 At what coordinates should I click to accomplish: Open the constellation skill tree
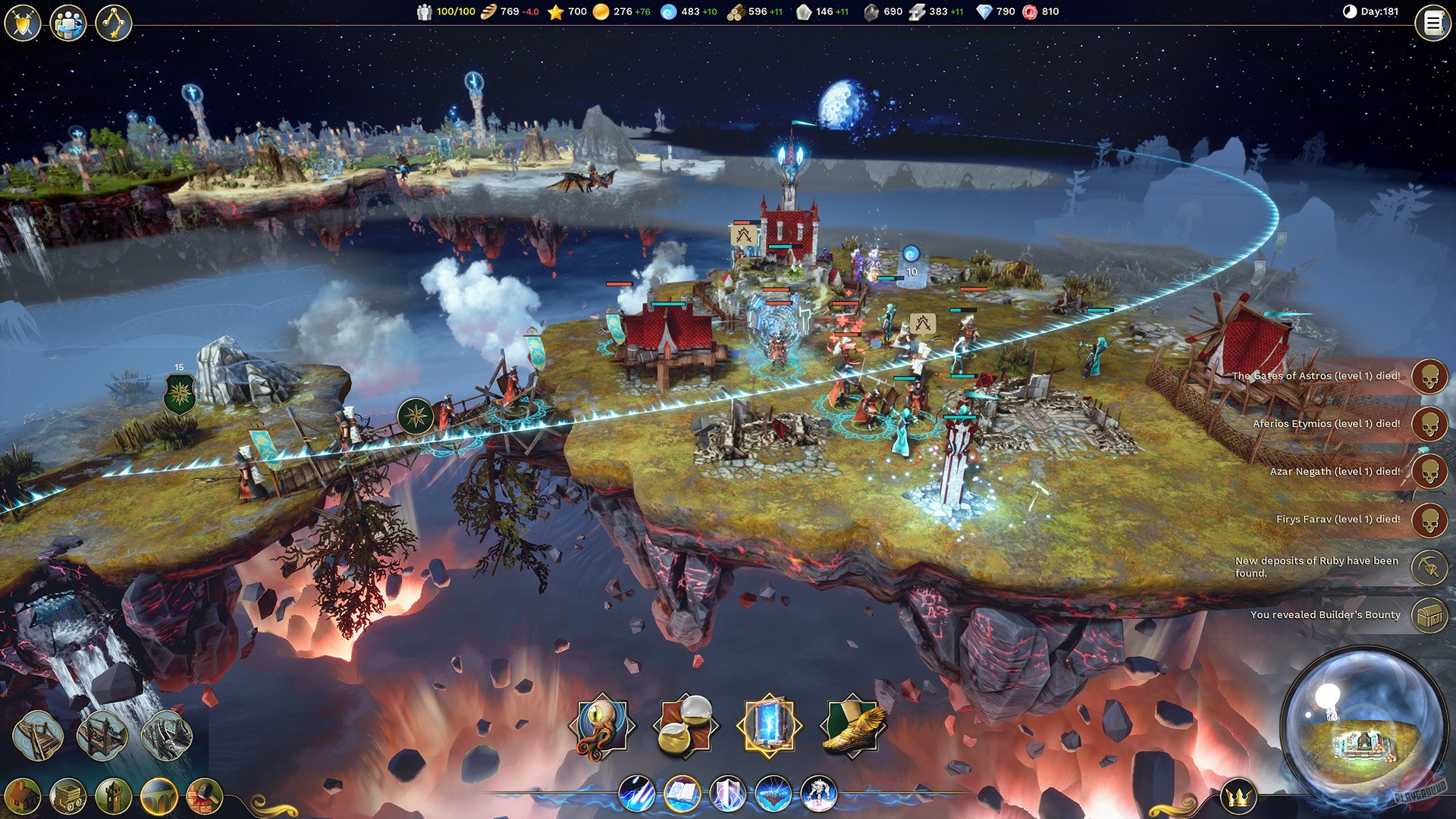pyautogui.click(x=114, y=23)
